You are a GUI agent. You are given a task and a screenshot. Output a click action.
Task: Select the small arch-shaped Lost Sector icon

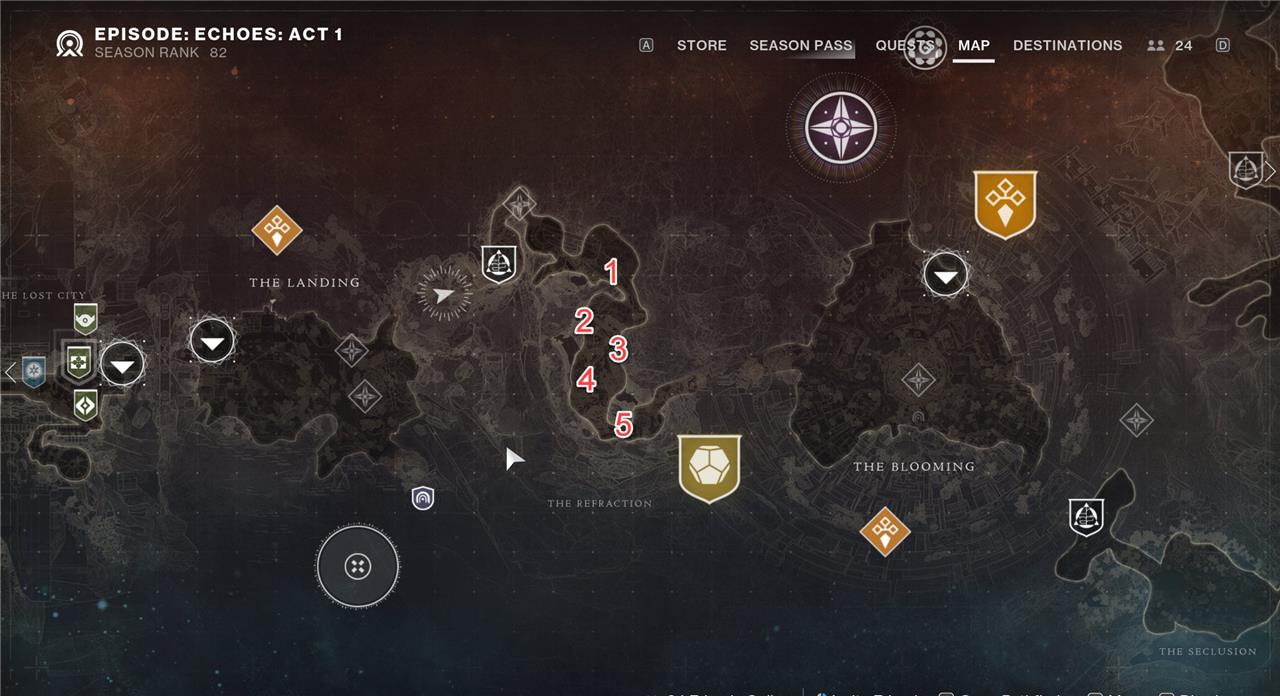(x=423, y=497)
